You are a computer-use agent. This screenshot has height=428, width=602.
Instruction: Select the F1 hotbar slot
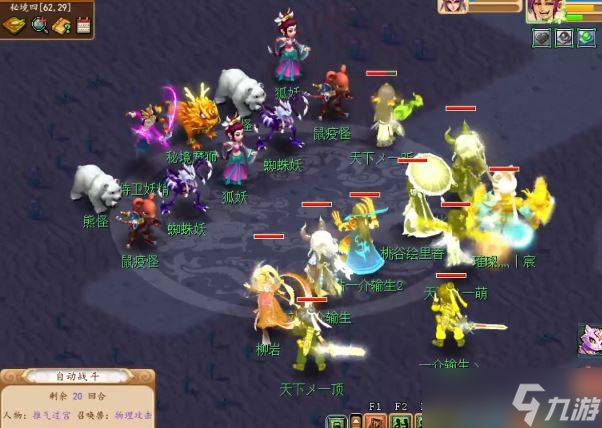point(376,418)
